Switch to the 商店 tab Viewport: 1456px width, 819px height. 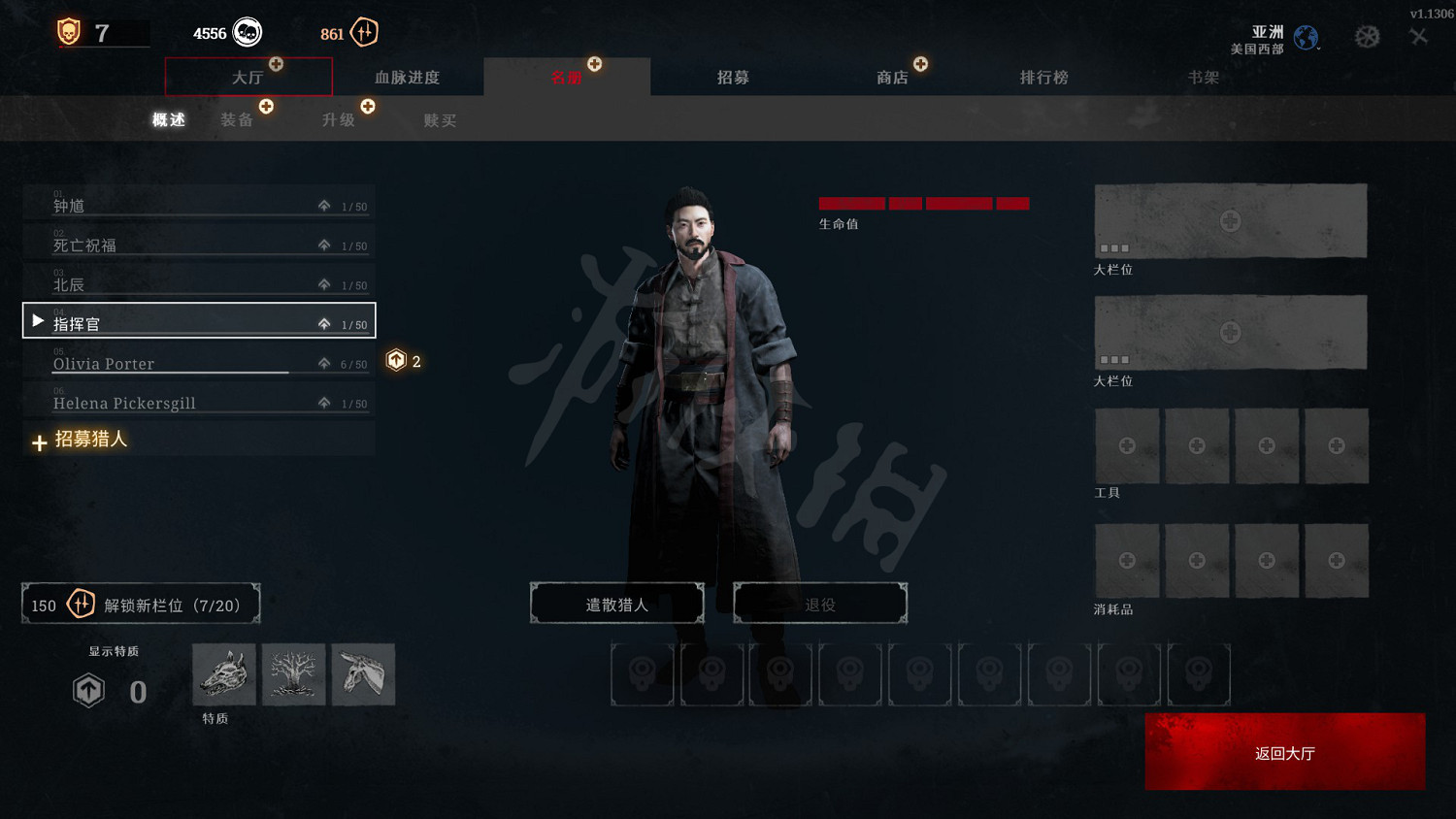pos(892,77)
